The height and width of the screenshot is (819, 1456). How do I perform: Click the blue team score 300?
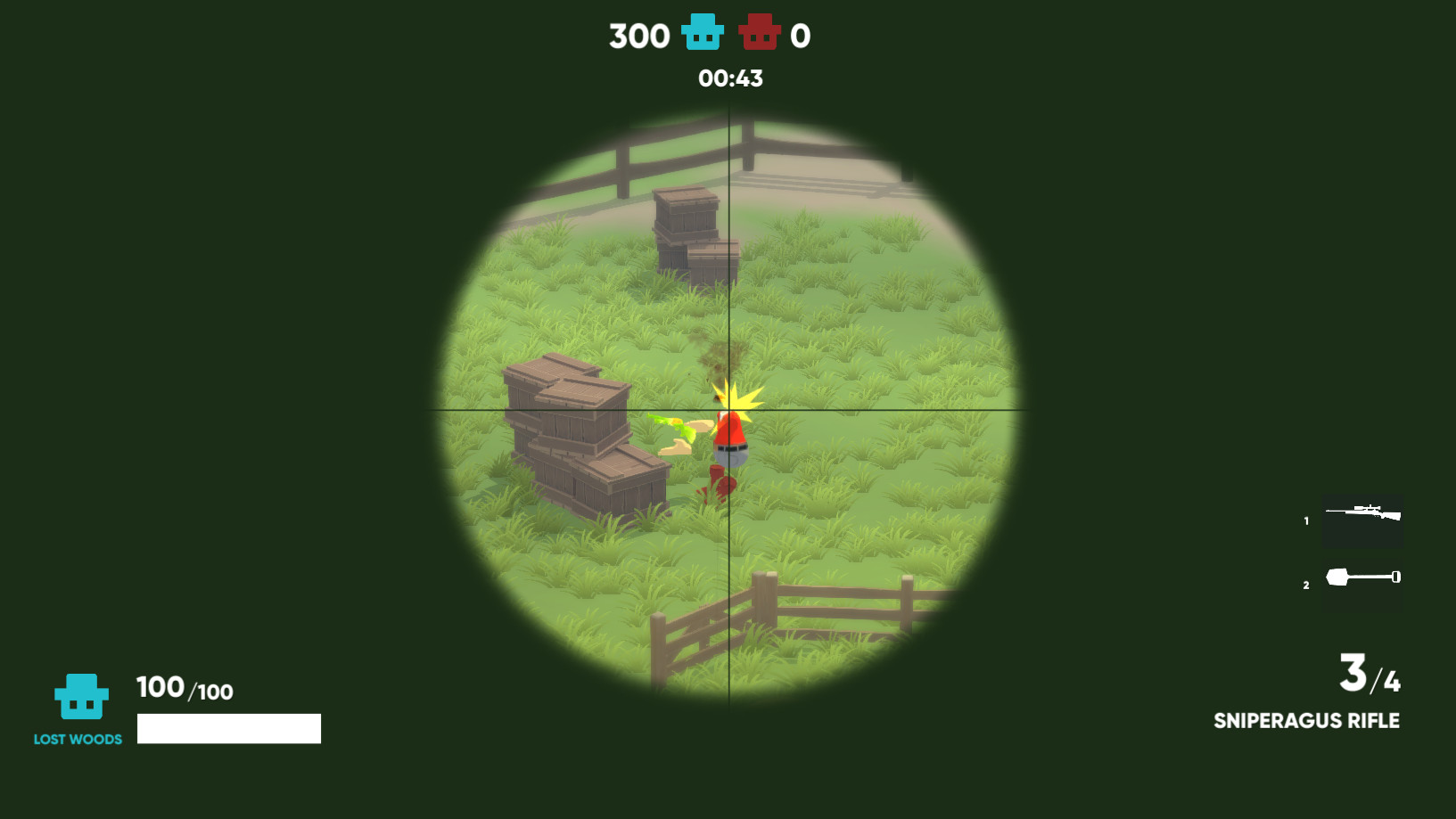click(638, 35)
